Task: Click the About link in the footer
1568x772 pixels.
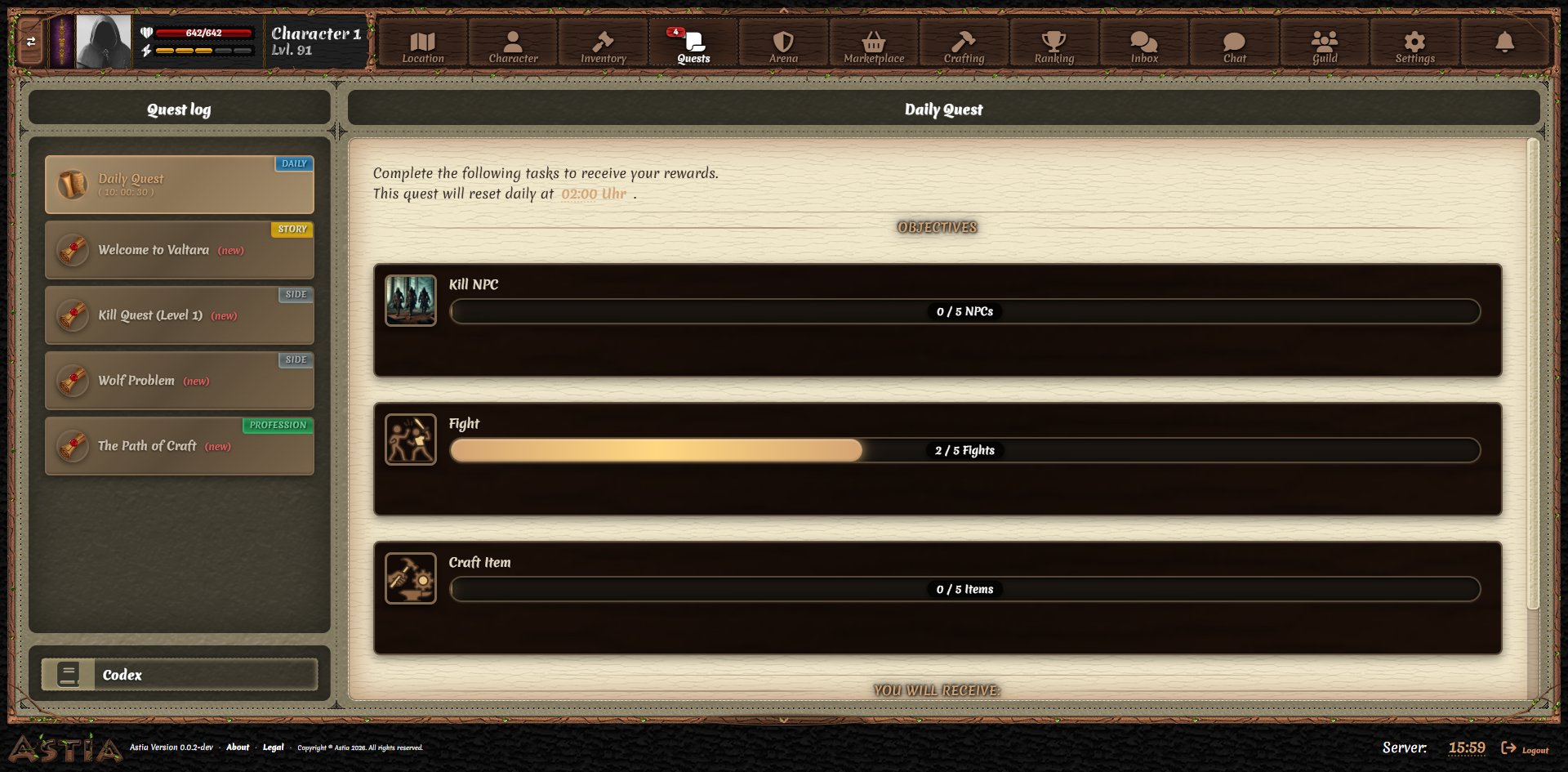Action: [x=238, y=747]
